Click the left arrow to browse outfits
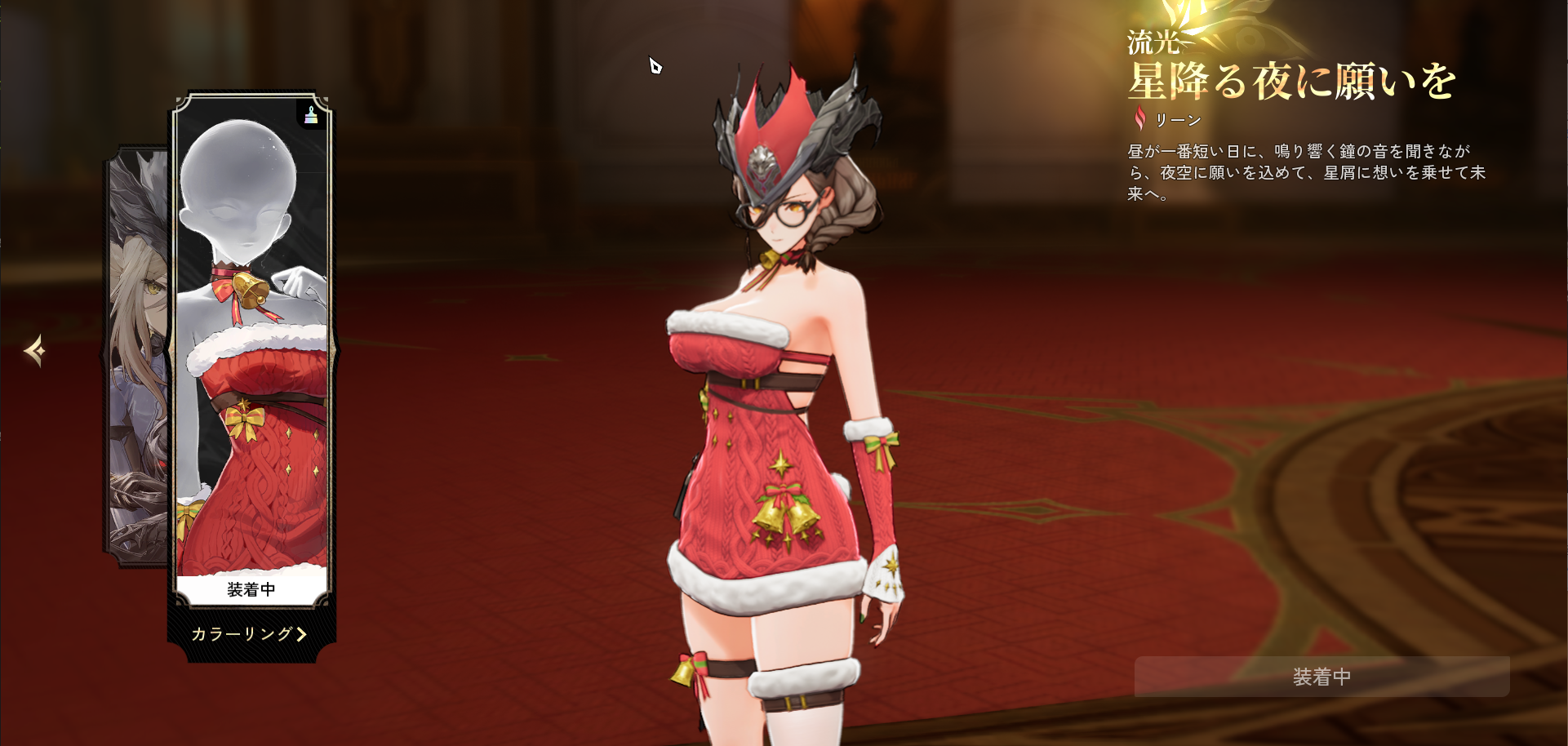Viewport: 1568px width, 746px height. [34, 351]
